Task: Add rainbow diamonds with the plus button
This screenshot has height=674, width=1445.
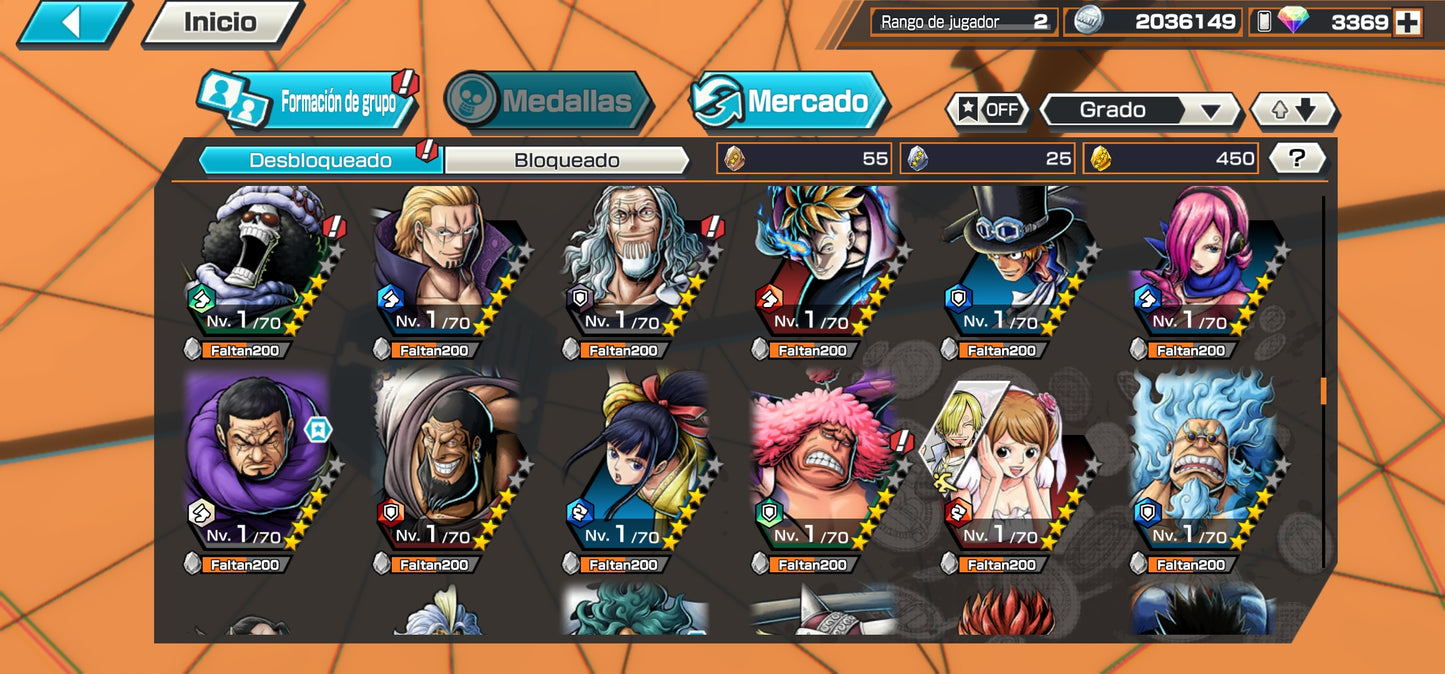Action: point(1407,23)
